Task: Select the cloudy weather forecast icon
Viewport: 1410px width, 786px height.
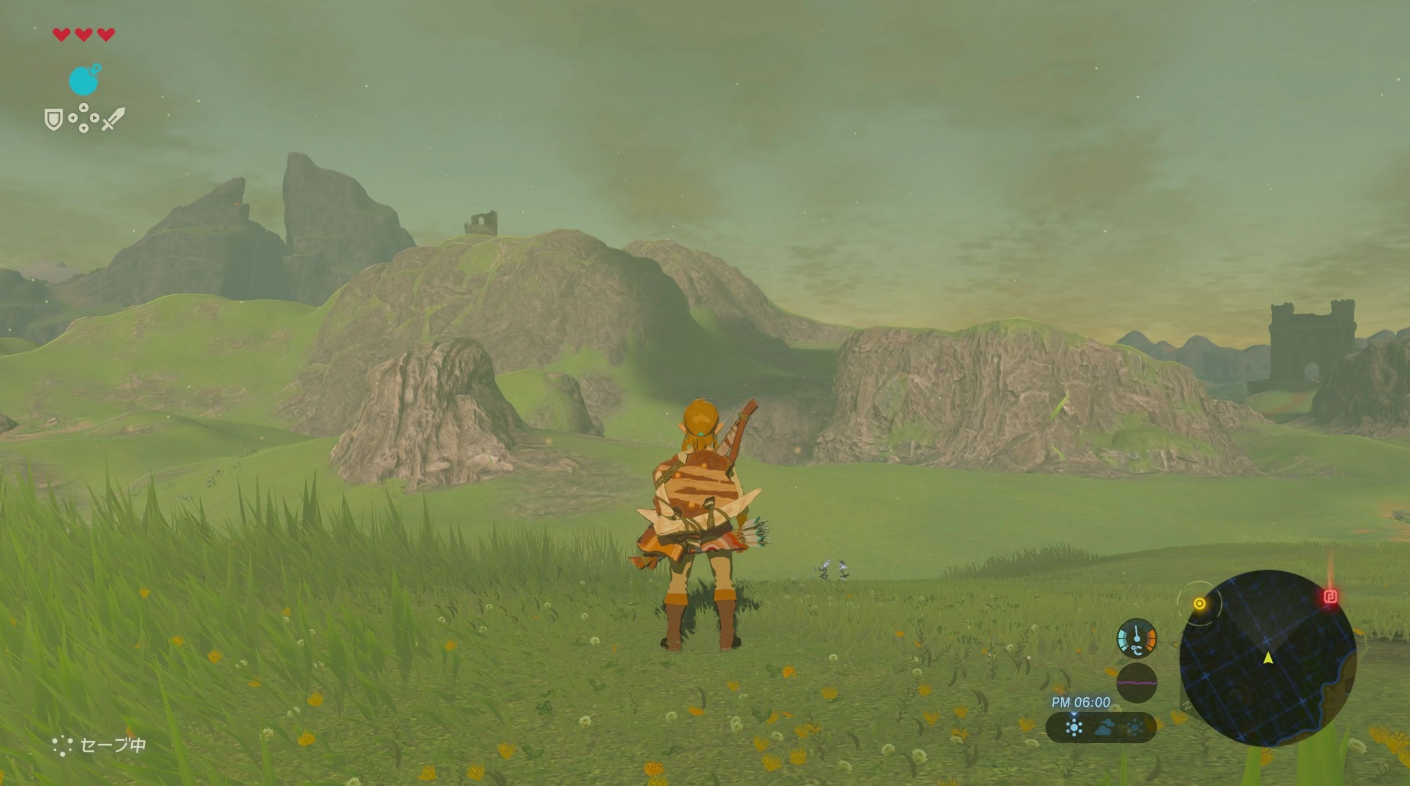Action: pos(1103,728)
